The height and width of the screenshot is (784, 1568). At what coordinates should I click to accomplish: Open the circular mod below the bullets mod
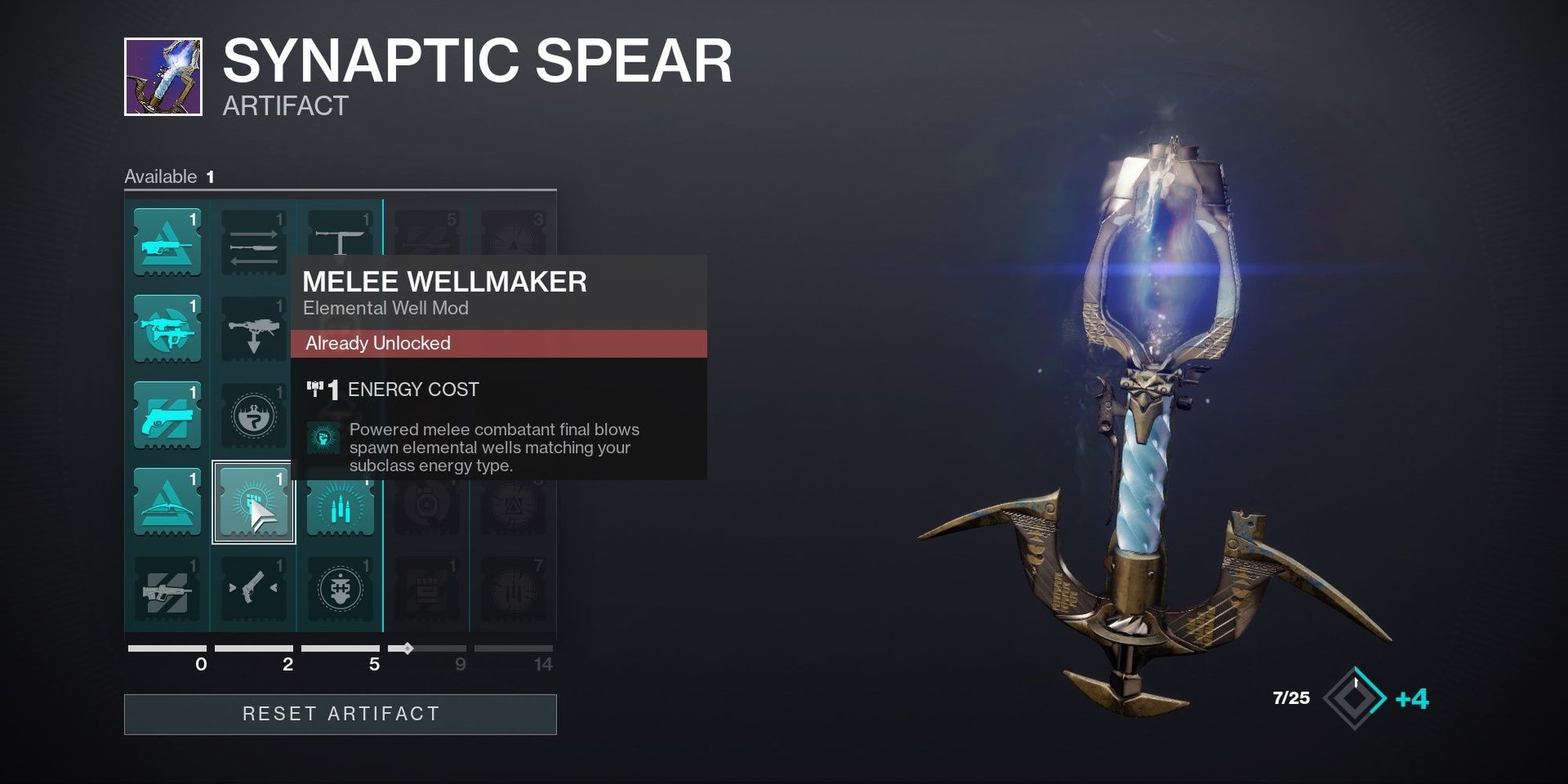[x=341, y=588]
